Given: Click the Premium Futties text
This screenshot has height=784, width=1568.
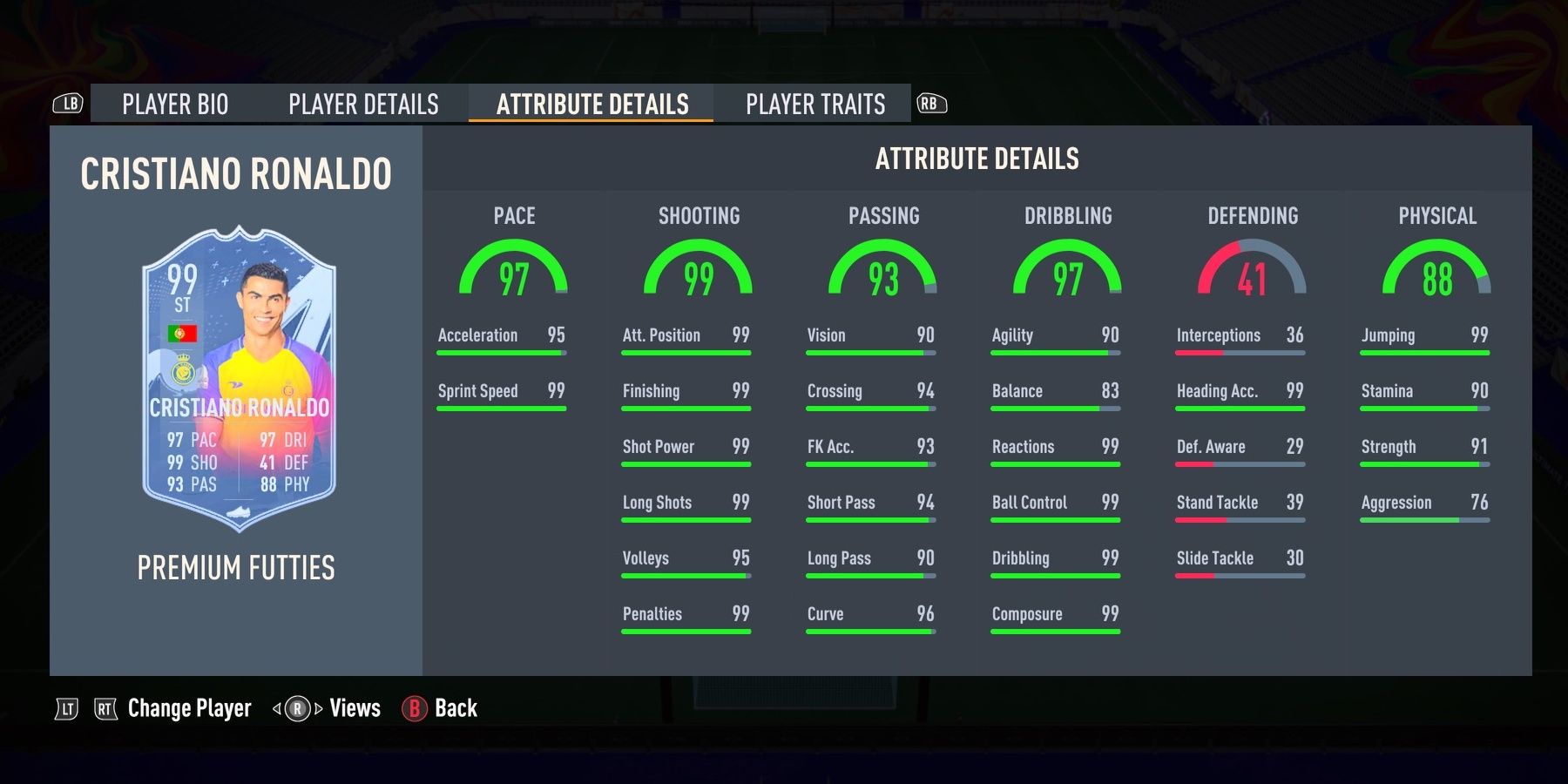Looking at the screenshot, I should tap(236, 568).
